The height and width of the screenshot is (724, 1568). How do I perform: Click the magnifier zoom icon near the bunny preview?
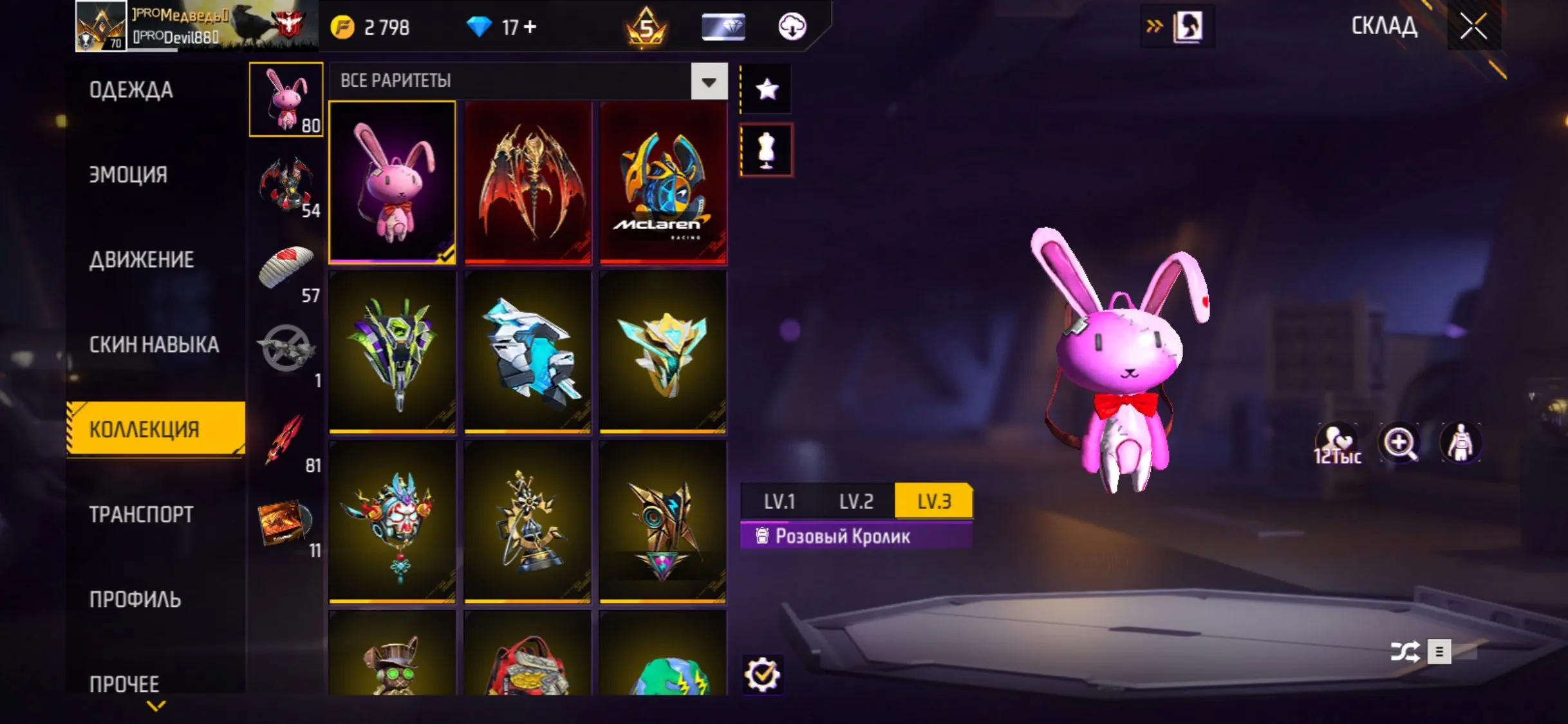click(x=1397, y=443)
